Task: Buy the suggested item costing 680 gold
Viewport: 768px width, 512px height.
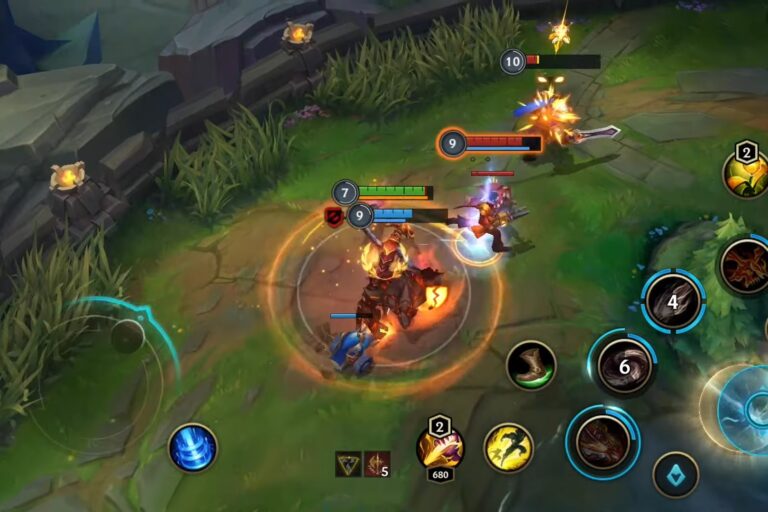Action: point(440,447)
